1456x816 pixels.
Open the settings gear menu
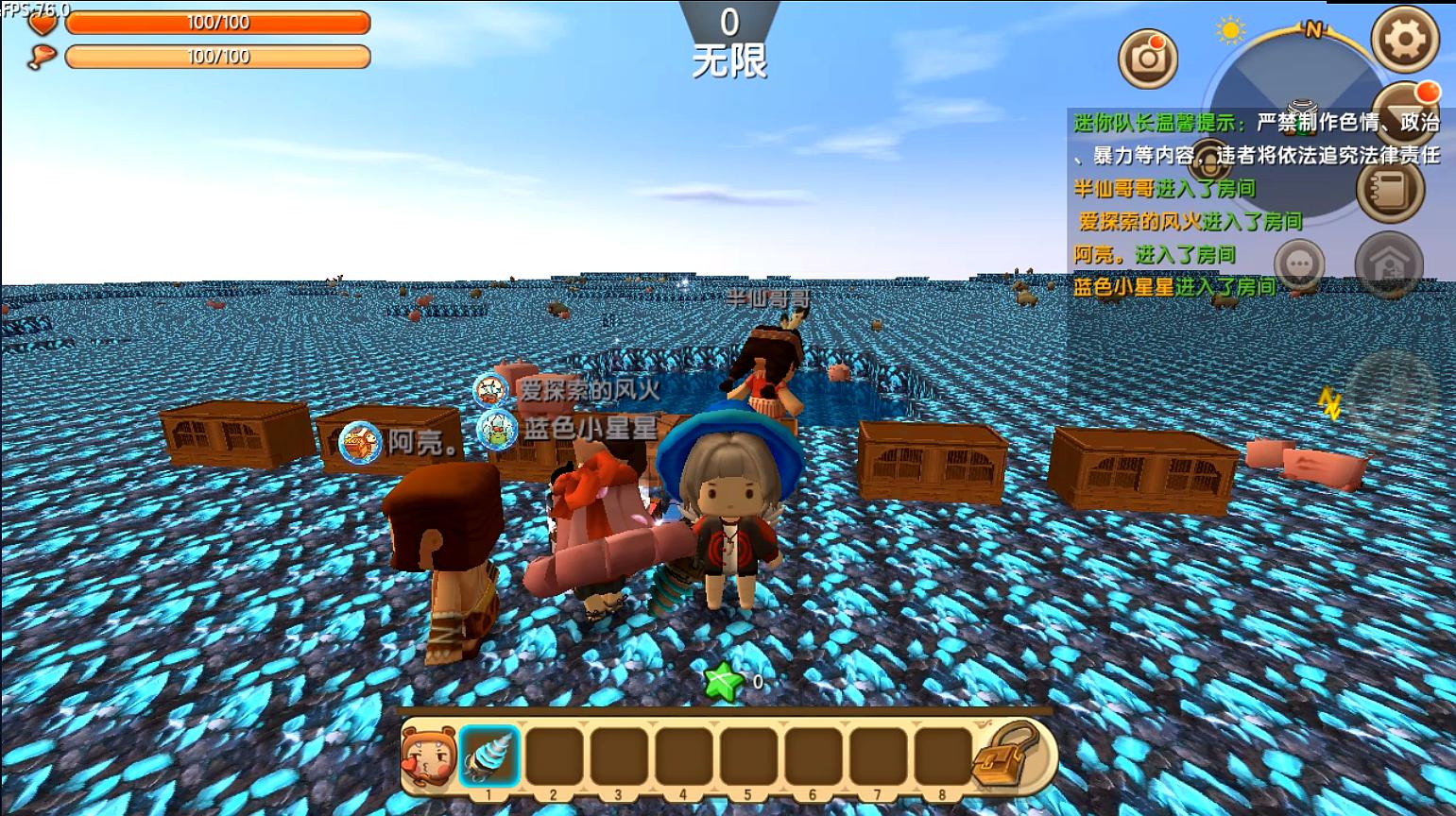tap(1405, 39)
